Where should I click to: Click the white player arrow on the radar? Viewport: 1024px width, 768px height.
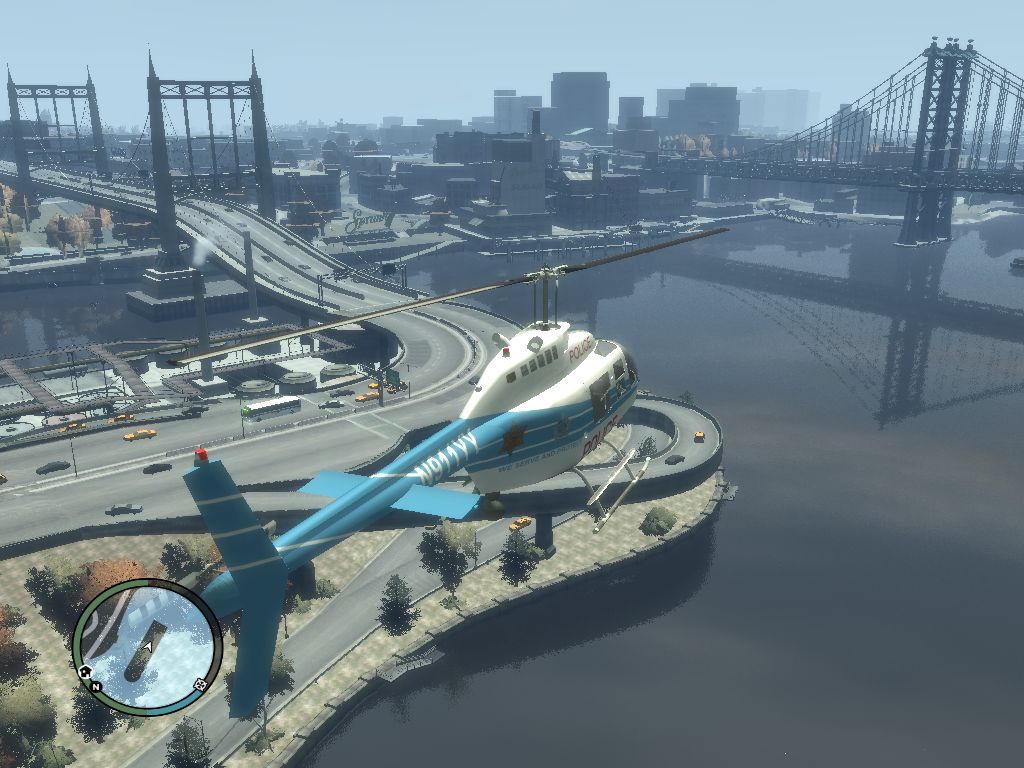148,647
